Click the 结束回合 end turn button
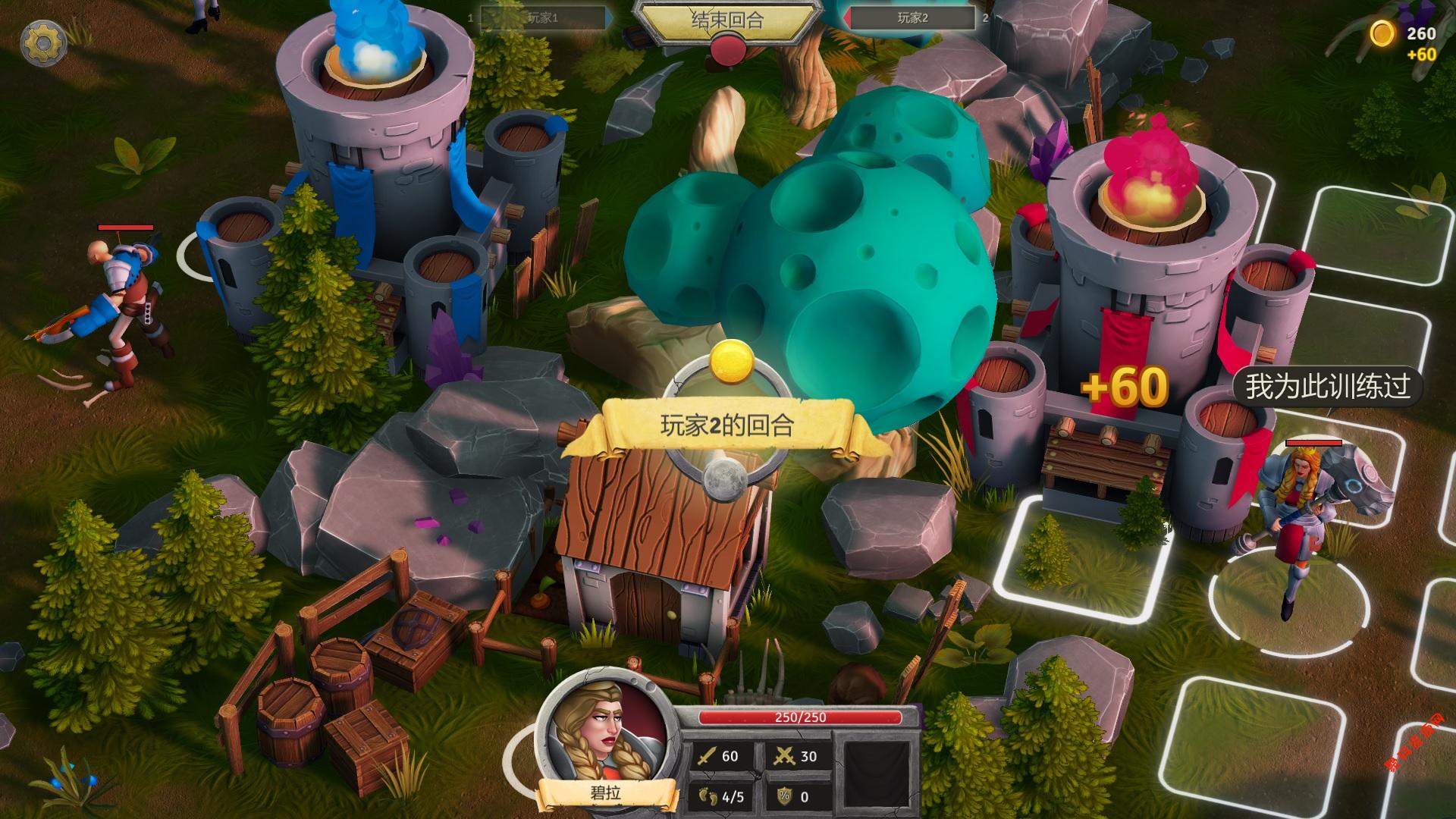1456x819 pixels. pyautogui.click(x=727, y=20)
